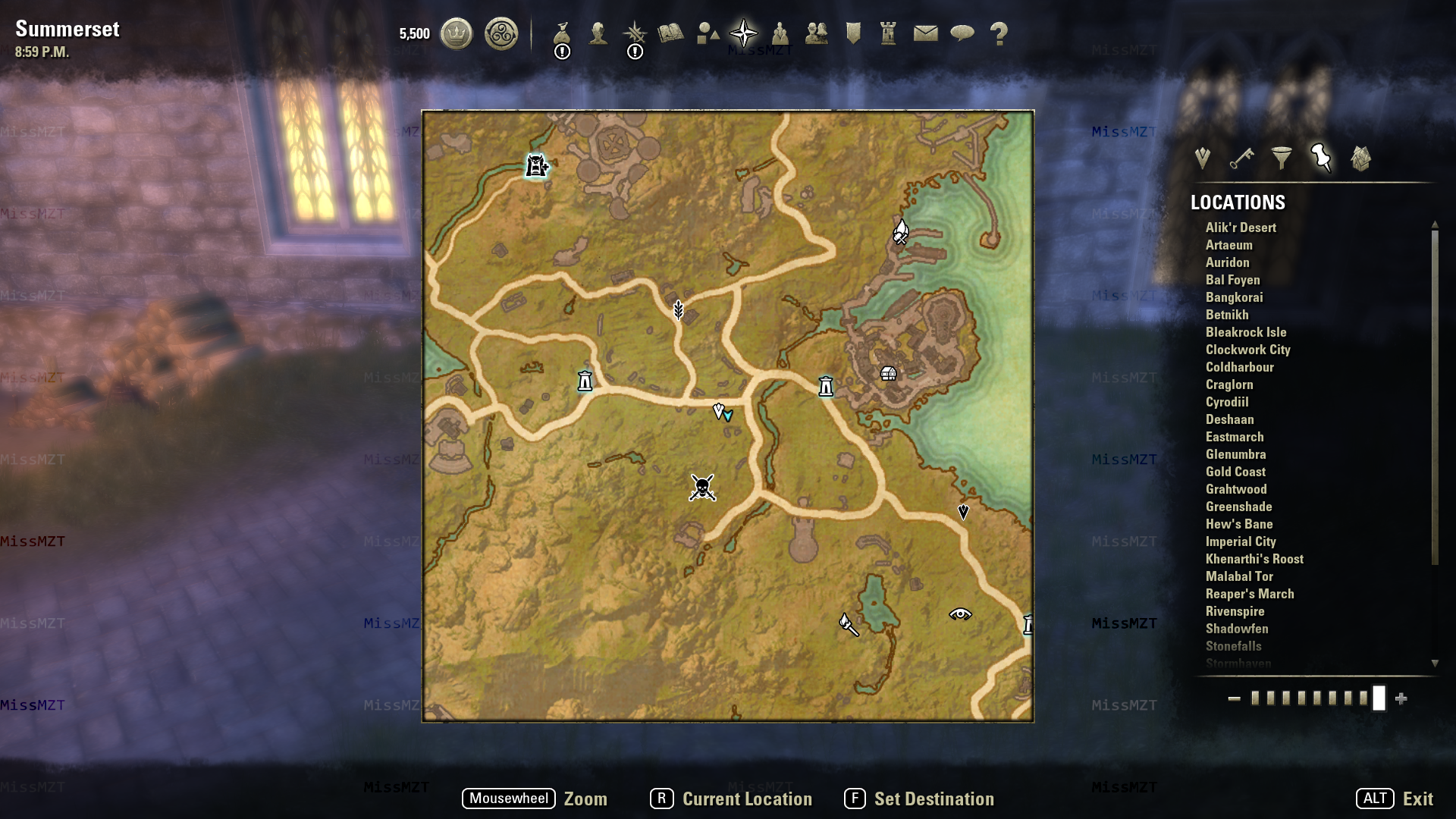
Task: Toggle the zone guide chevron icon
Action: (1202, 158)
